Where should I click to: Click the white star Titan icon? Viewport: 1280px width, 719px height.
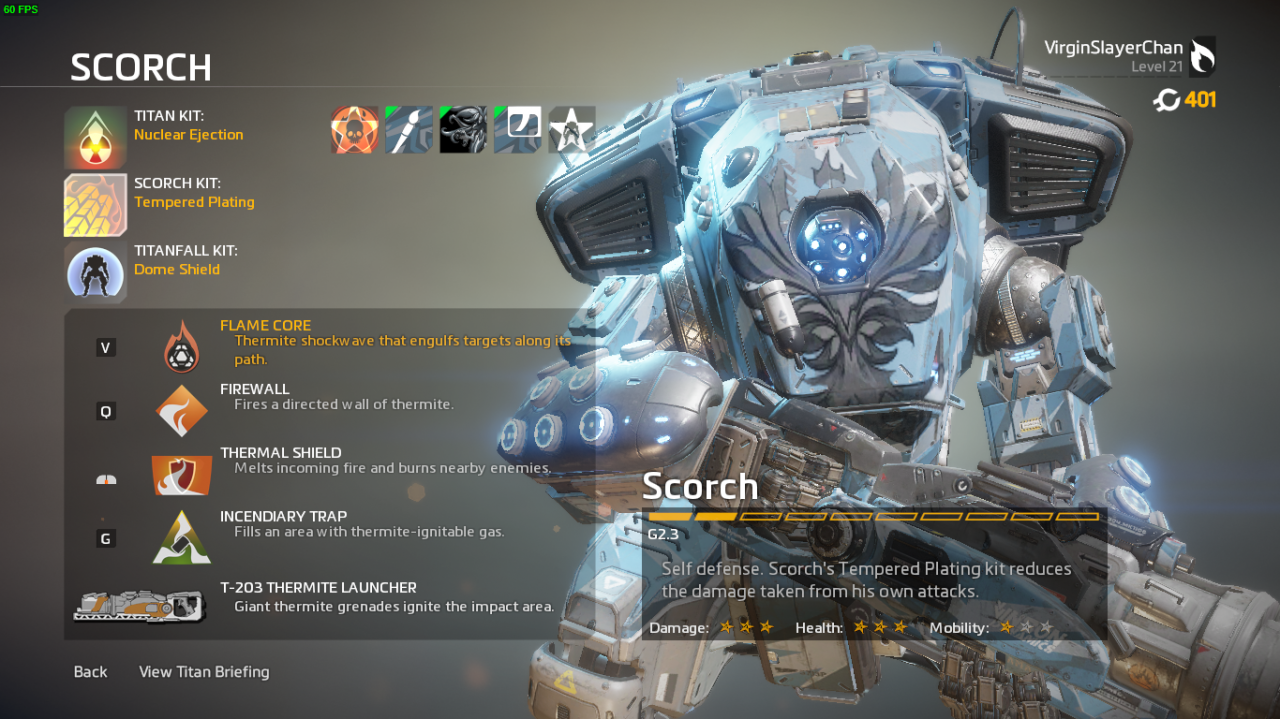[571, 130]
